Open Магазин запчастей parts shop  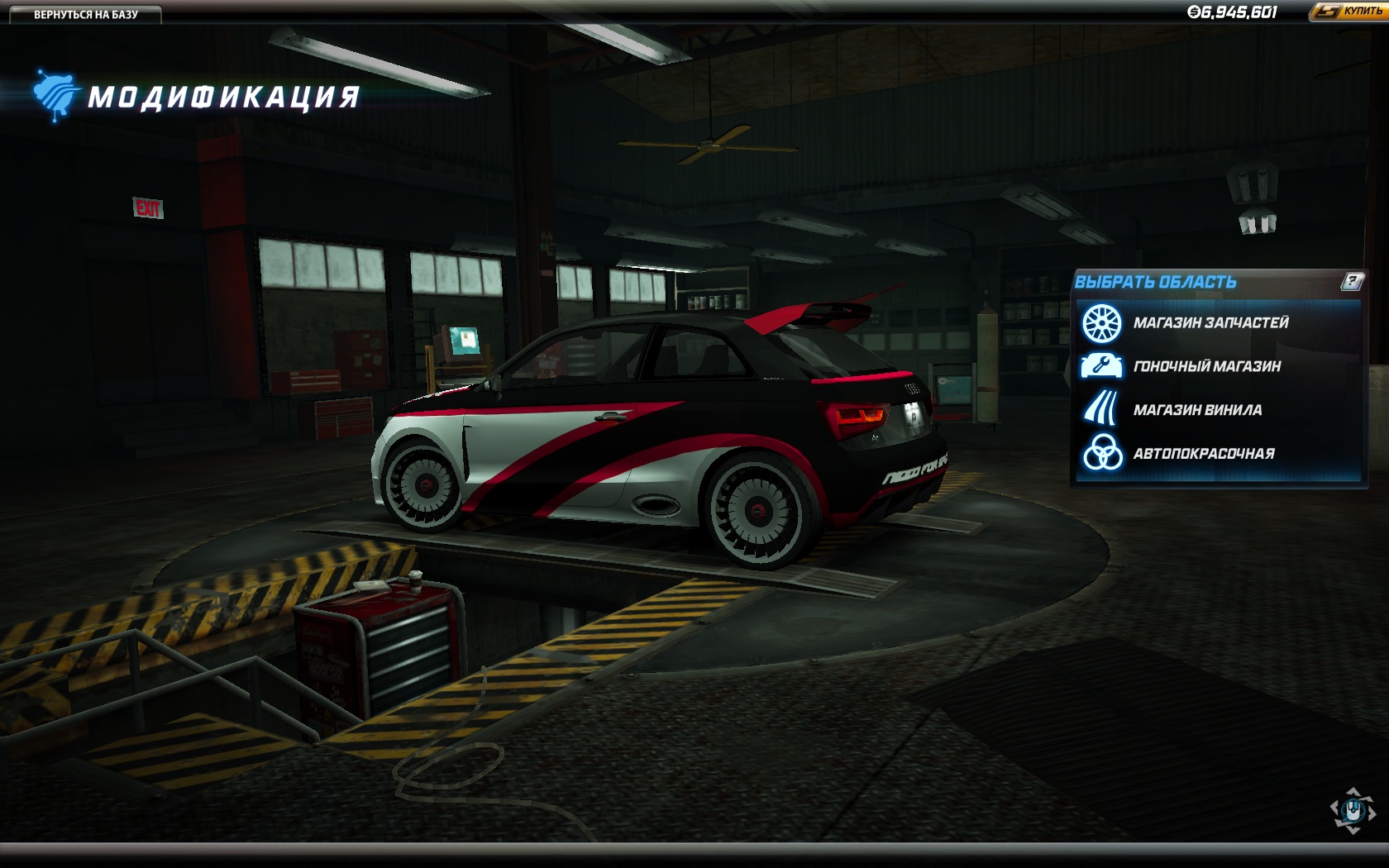pos(1210,322)
